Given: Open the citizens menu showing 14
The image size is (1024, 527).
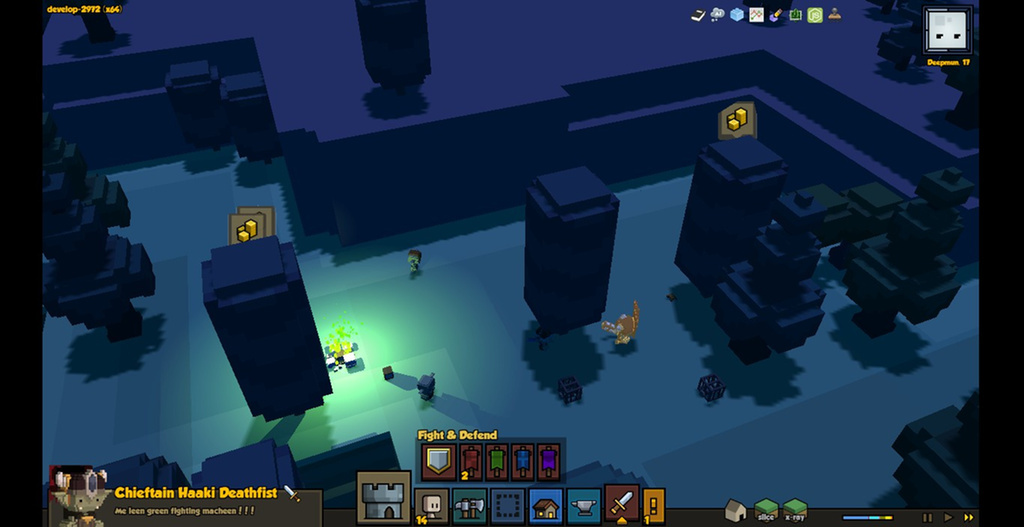Looking at the screenshot, I should click(431, 505).
